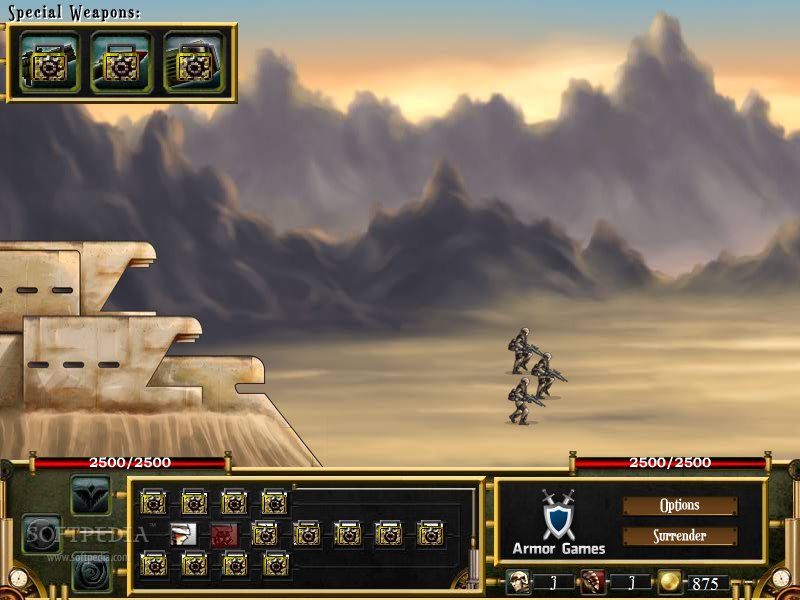Choose the locked missile special weapon

121,62
